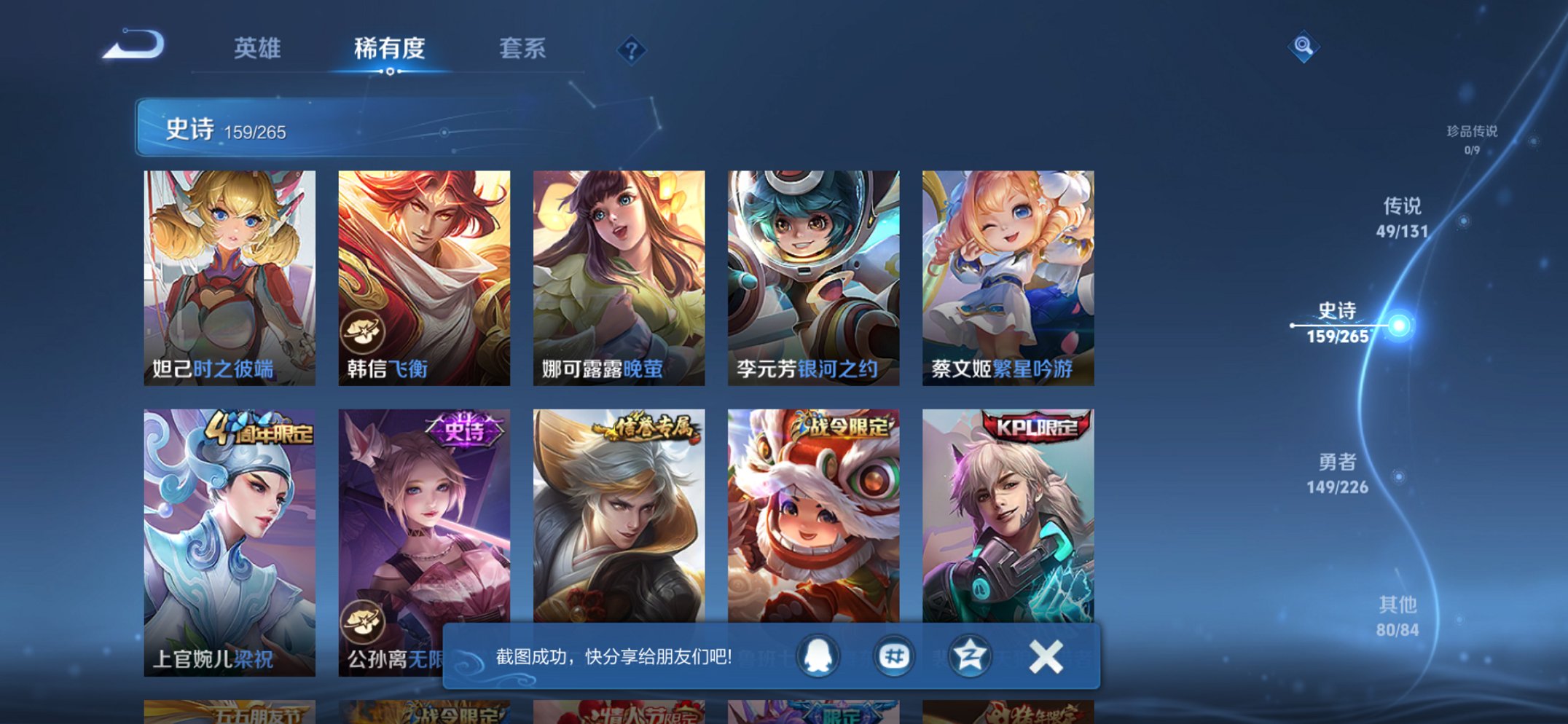Open the 妲己时之彼端 skin thumbnail

pos(229,269)
